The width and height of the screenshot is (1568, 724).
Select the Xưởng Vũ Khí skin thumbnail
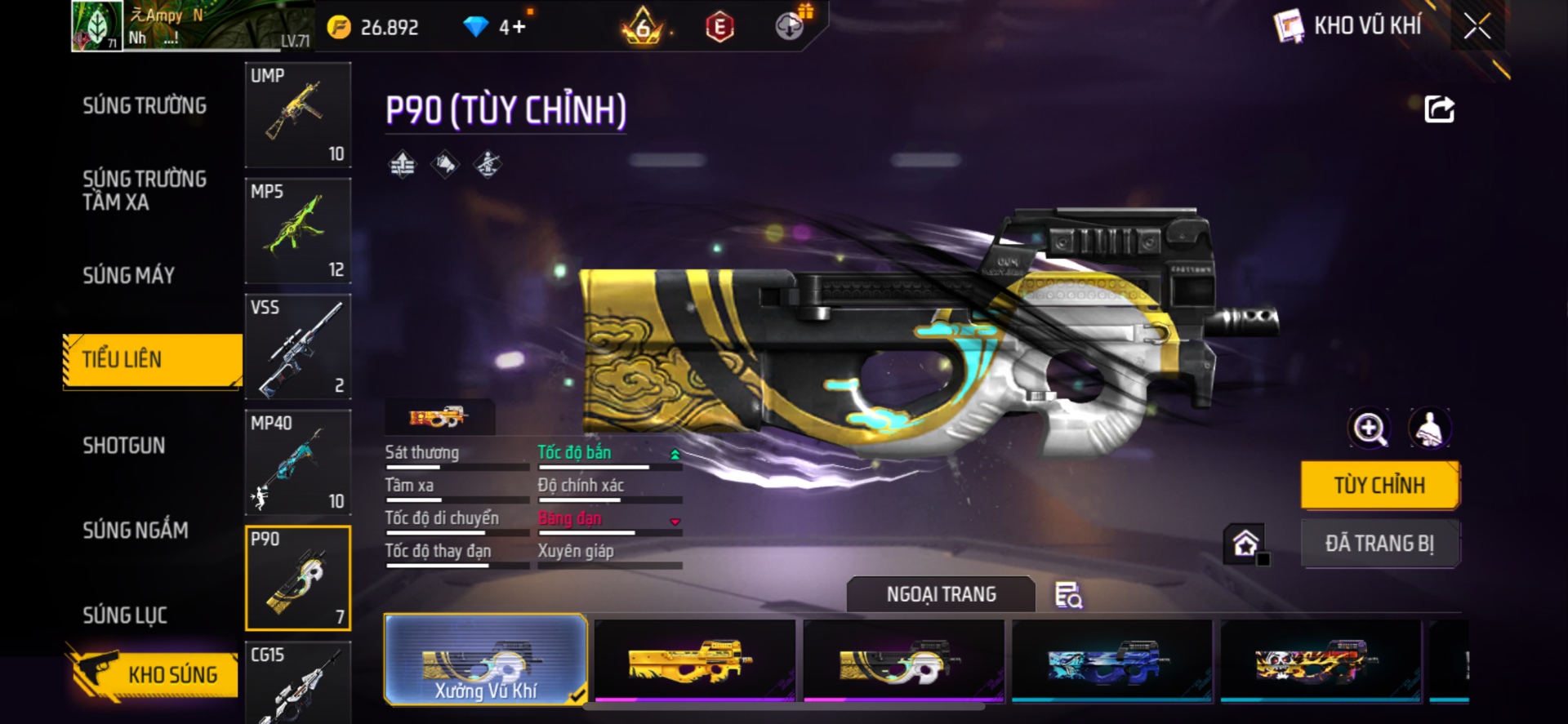click(485, 660)
